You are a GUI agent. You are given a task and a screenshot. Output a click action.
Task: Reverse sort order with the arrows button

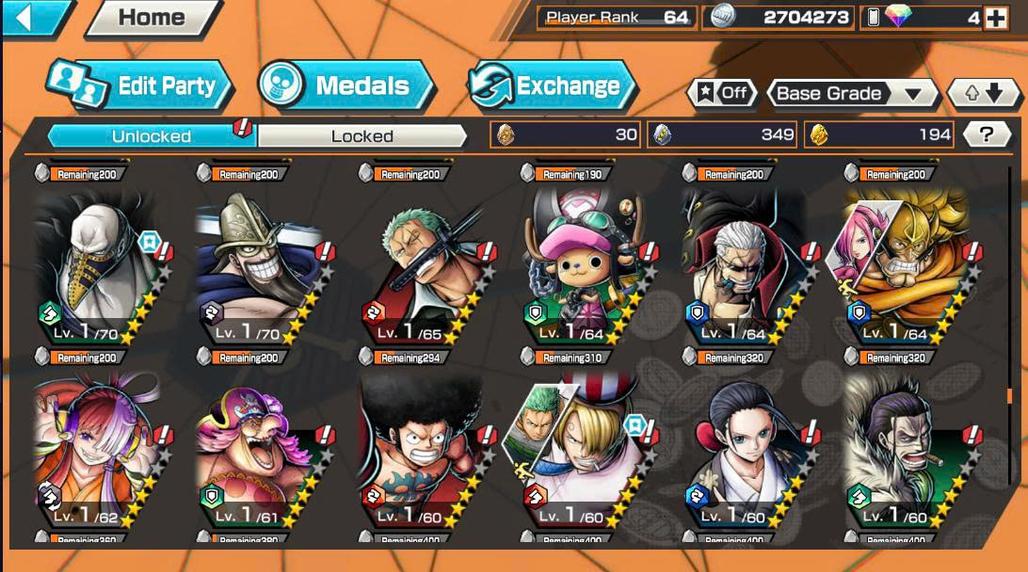pyautogui.click(x=976, y=93)
